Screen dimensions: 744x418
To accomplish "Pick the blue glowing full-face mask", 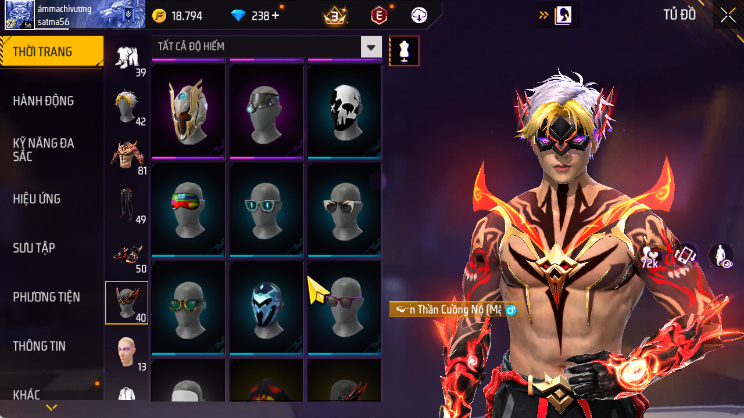I will point(266,303).
